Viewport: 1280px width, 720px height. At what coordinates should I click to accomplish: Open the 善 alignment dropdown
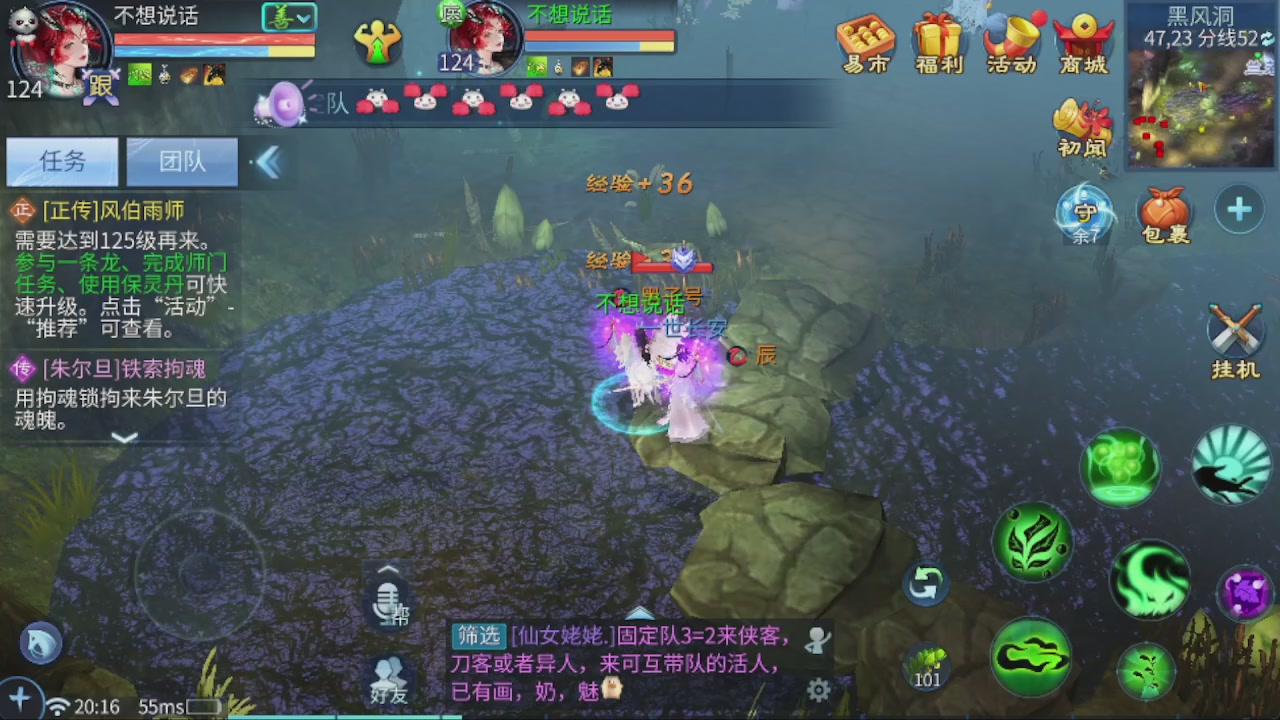click(287, 17)
